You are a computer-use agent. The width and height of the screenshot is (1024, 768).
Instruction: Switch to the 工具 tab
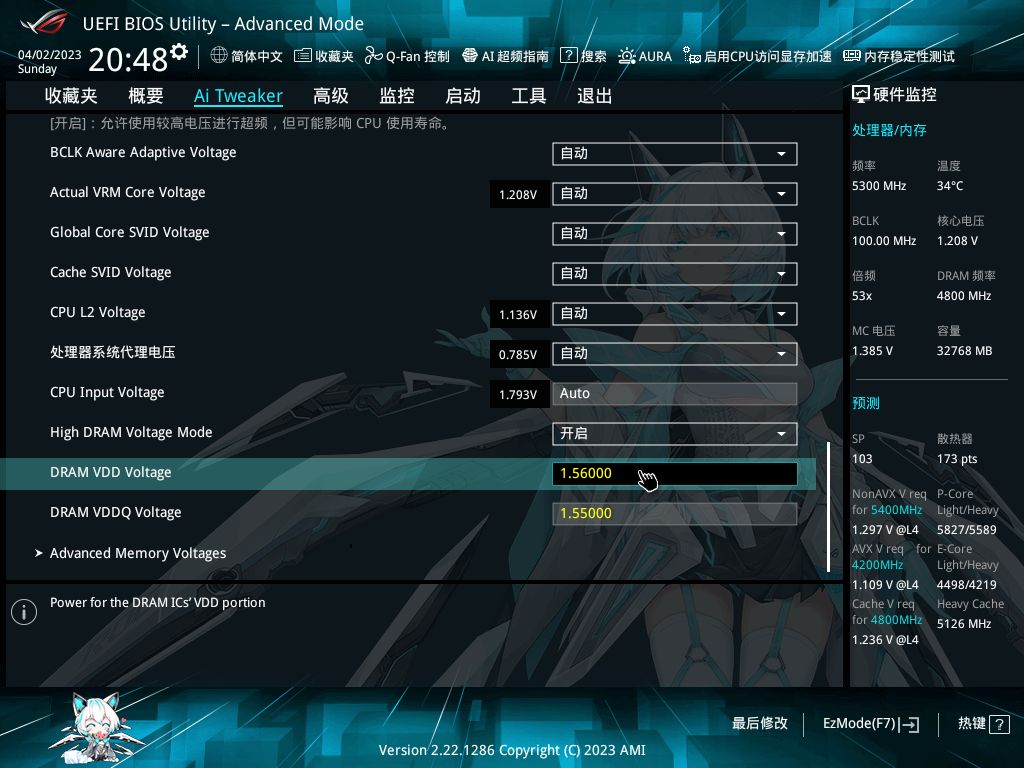point(528,96)
